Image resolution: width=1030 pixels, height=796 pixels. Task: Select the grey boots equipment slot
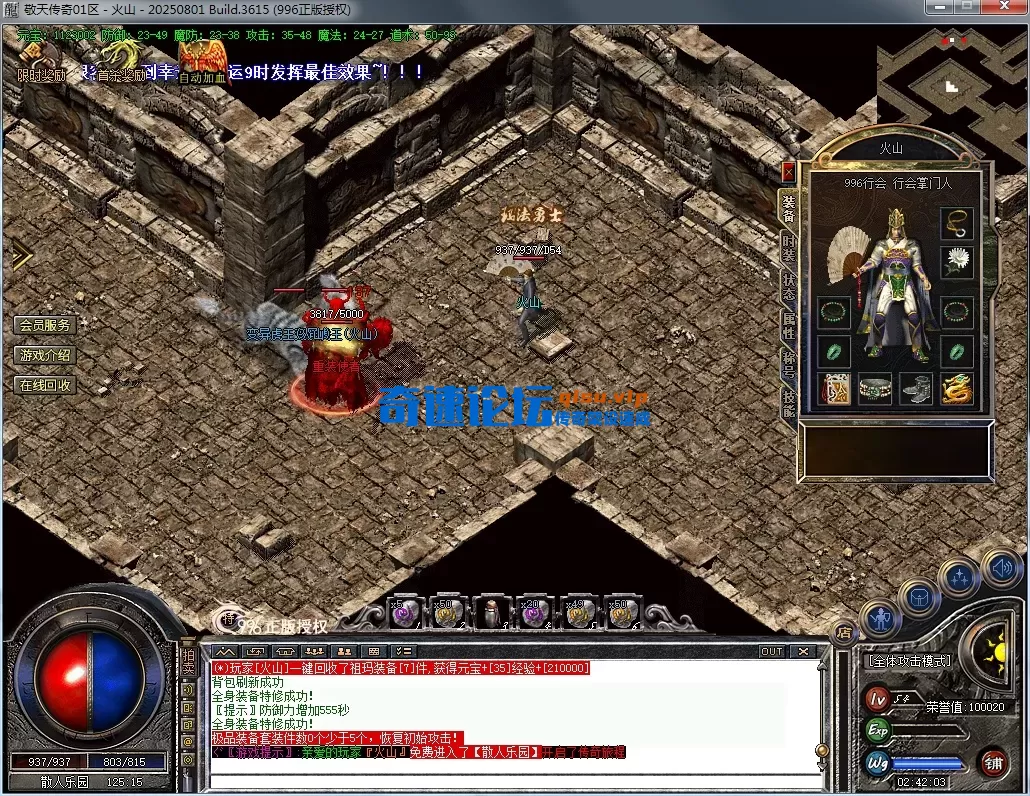(916, 388)
